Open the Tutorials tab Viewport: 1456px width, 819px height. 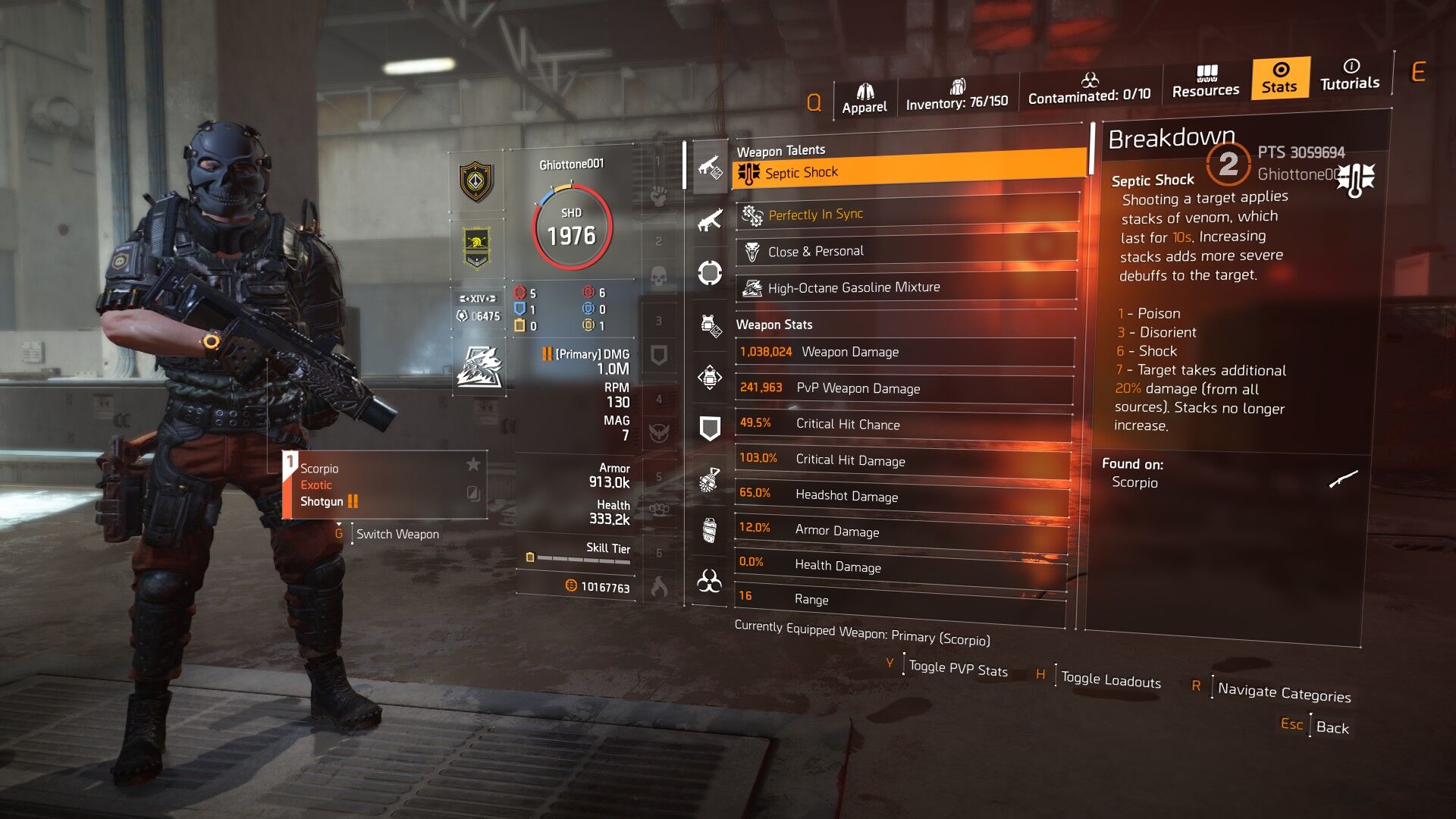(1350, 75)
